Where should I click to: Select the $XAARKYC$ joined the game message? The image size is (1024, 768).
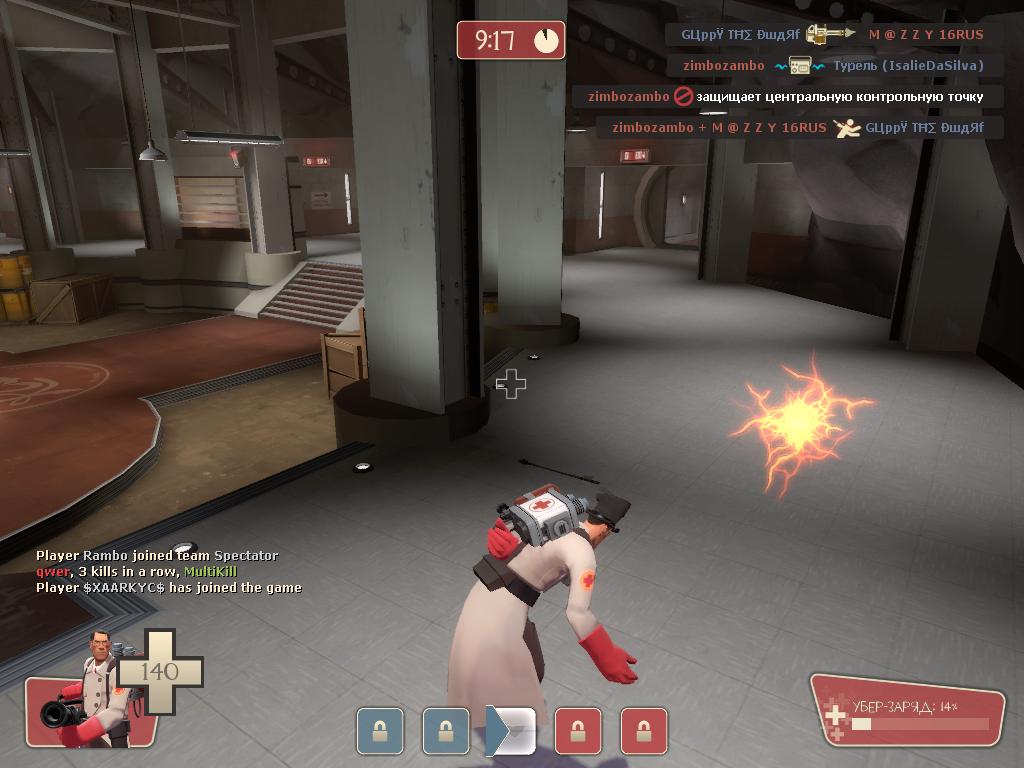[169, 587]
